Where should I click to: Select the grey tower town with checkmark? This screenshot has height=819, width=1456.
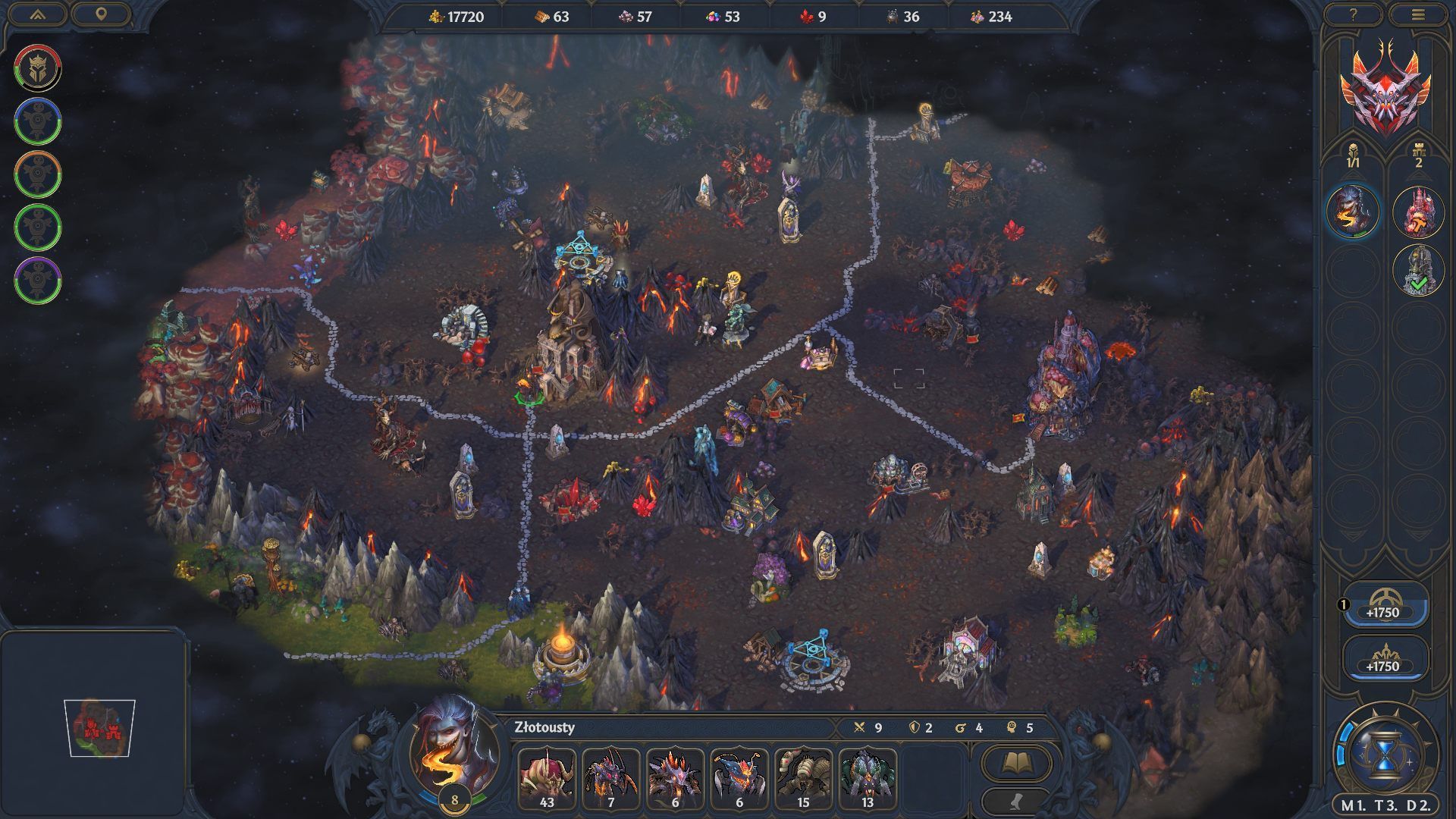pyautogui.click(x=1418, y=269)
